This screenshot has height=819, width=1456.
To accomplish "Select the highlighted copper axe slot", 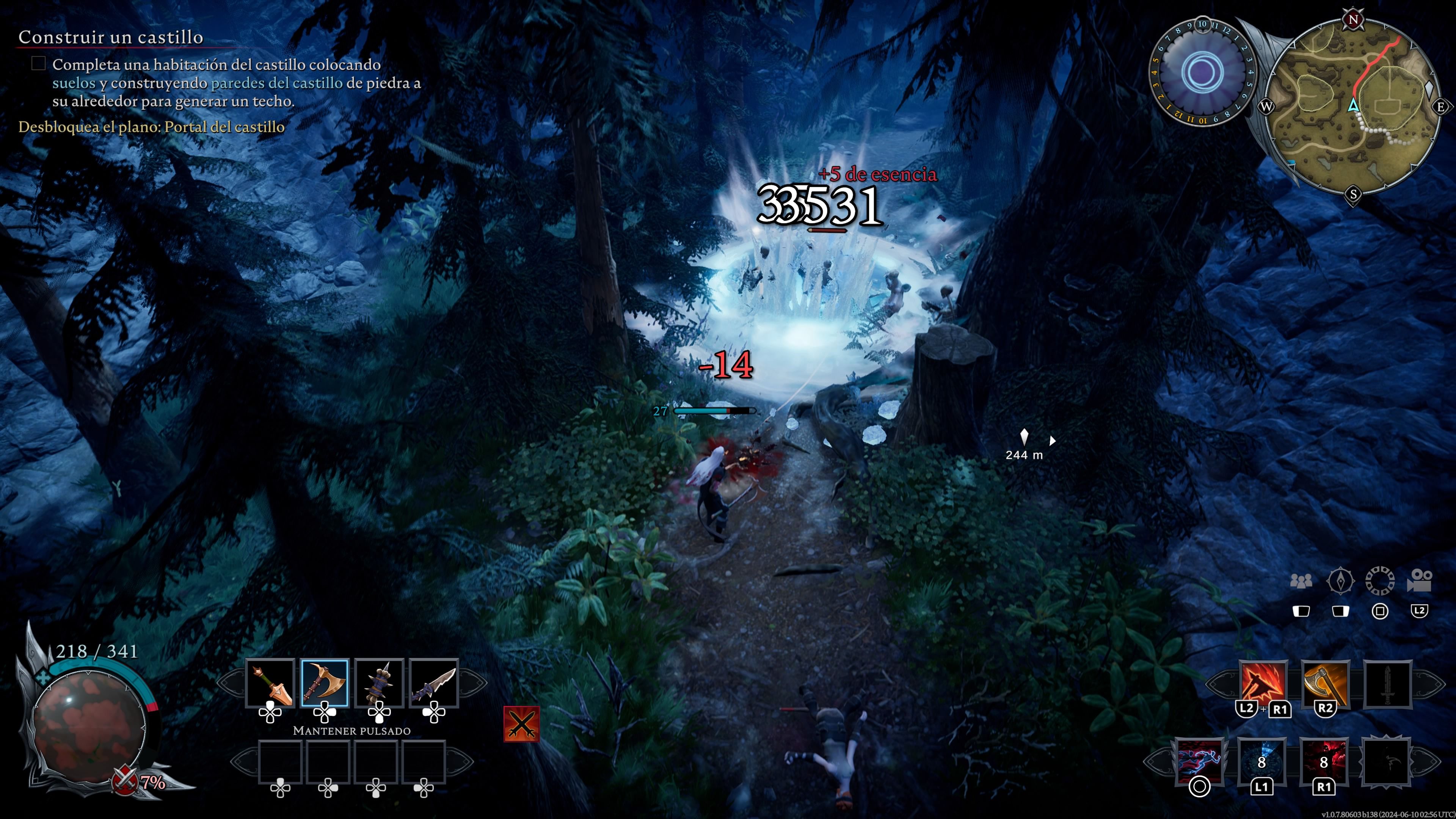I will click(x=325, y=683).
